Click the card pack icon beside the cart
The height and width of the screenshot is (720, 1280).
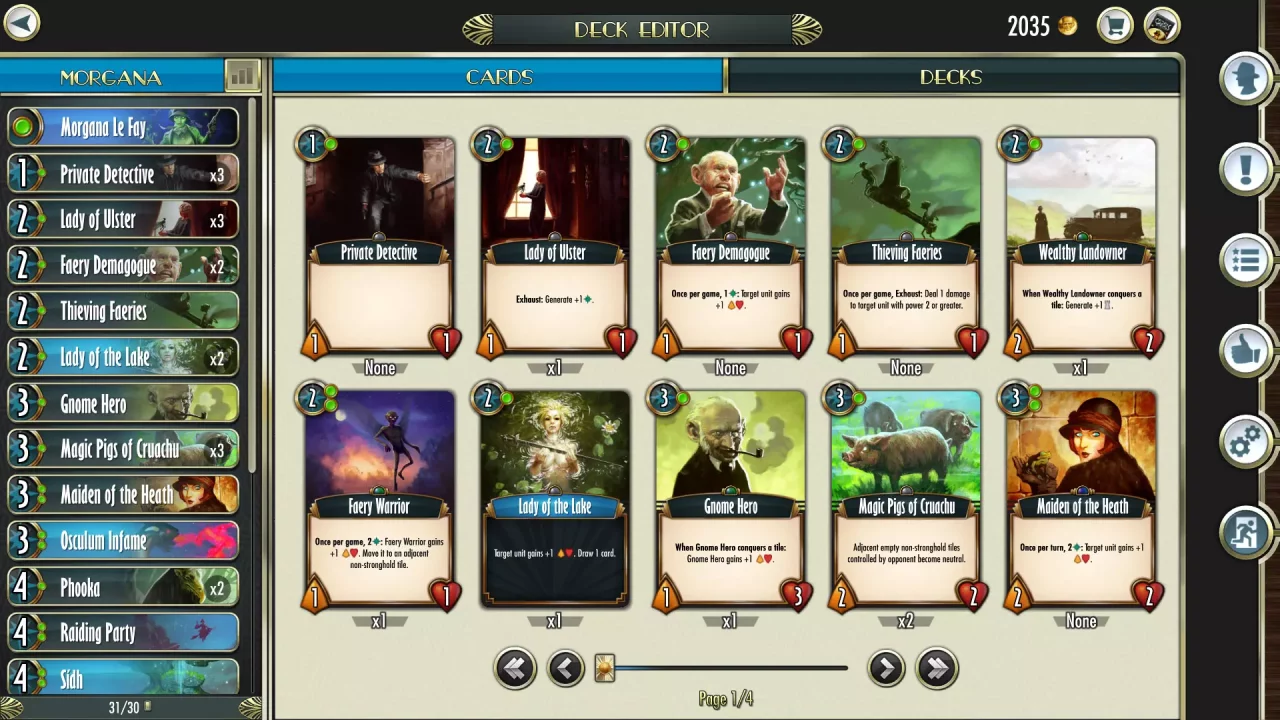click(x=1161, y=26)
